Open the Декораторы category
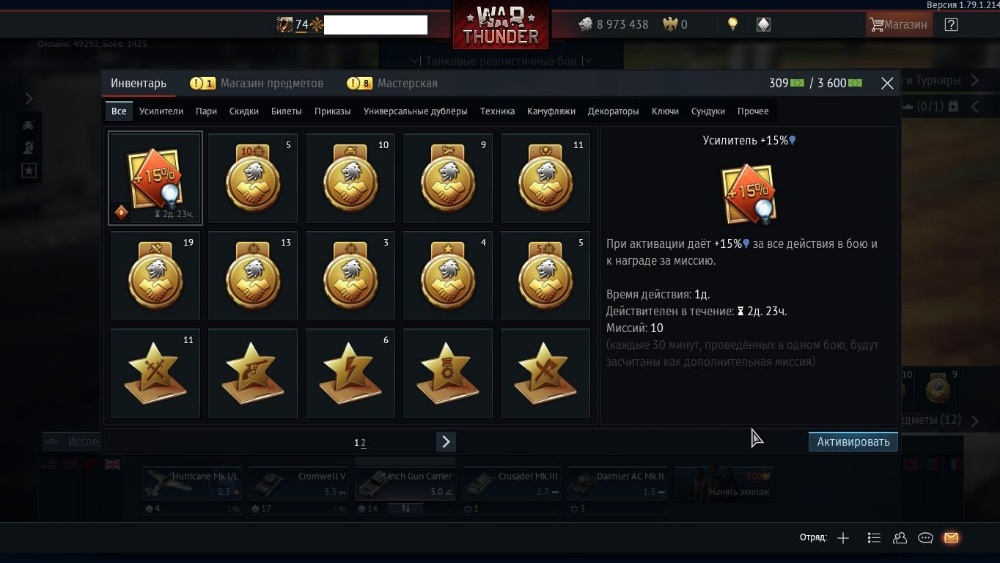 tap(613, 111)
